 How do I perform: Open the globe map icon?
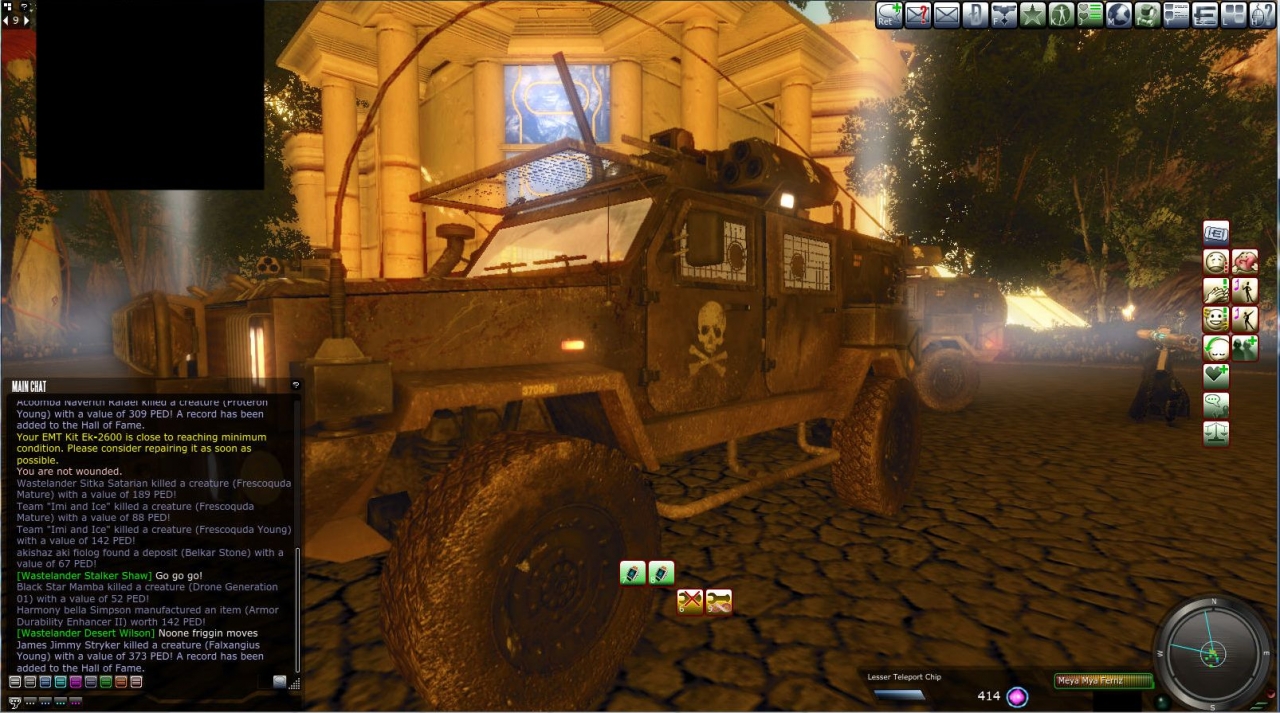pos(1119,14)
